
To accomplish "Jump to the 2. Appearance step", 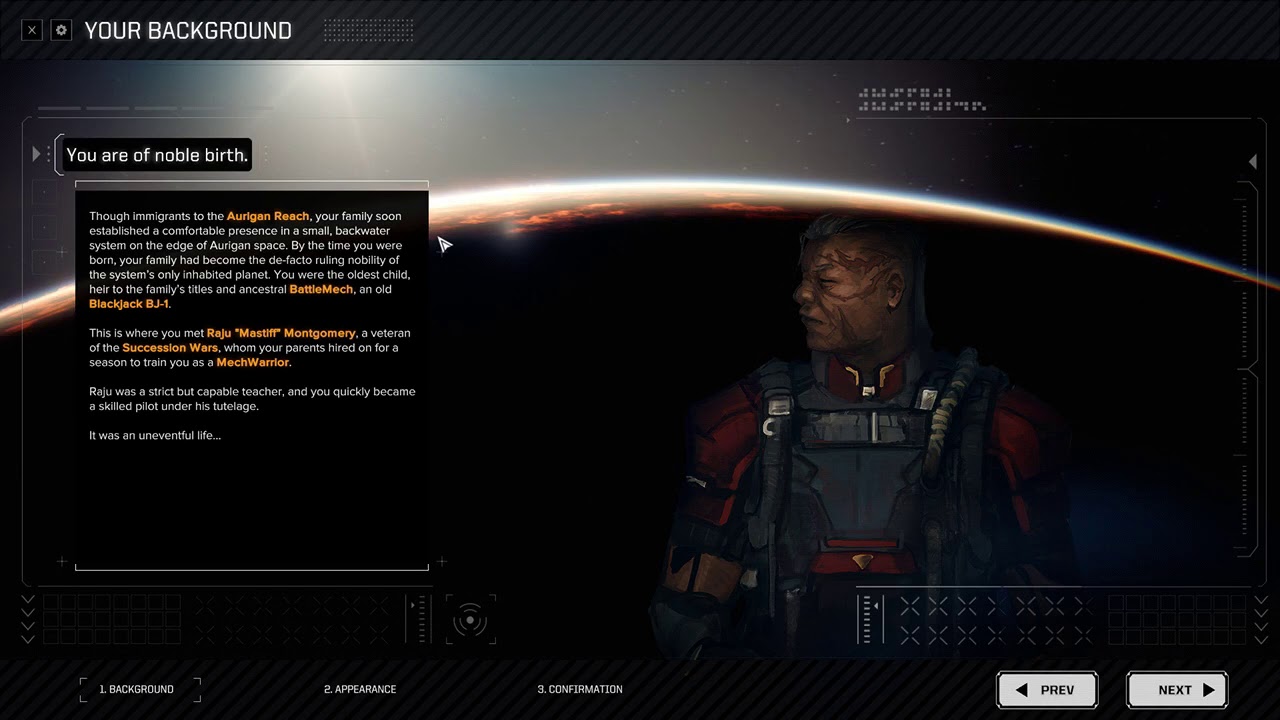I will (x=360, y=689).
